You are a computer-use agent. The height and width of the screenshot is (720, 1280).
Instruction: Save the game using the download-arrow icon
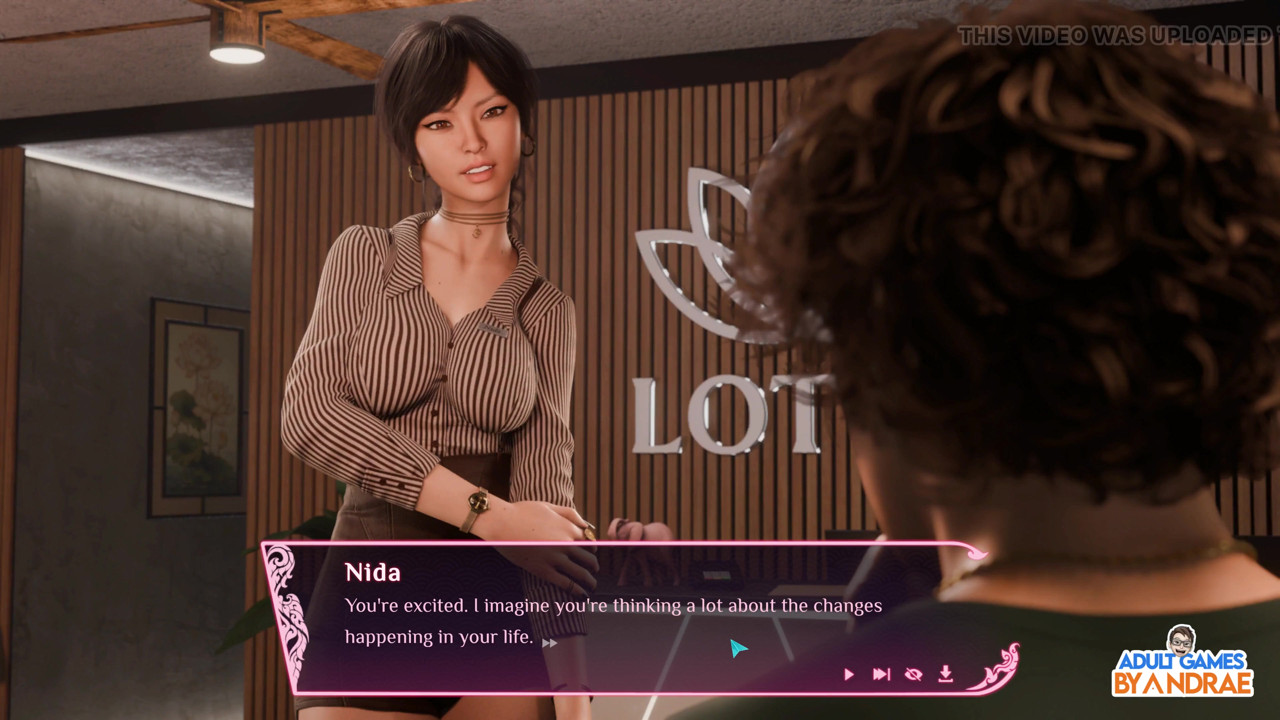(945, 675)
